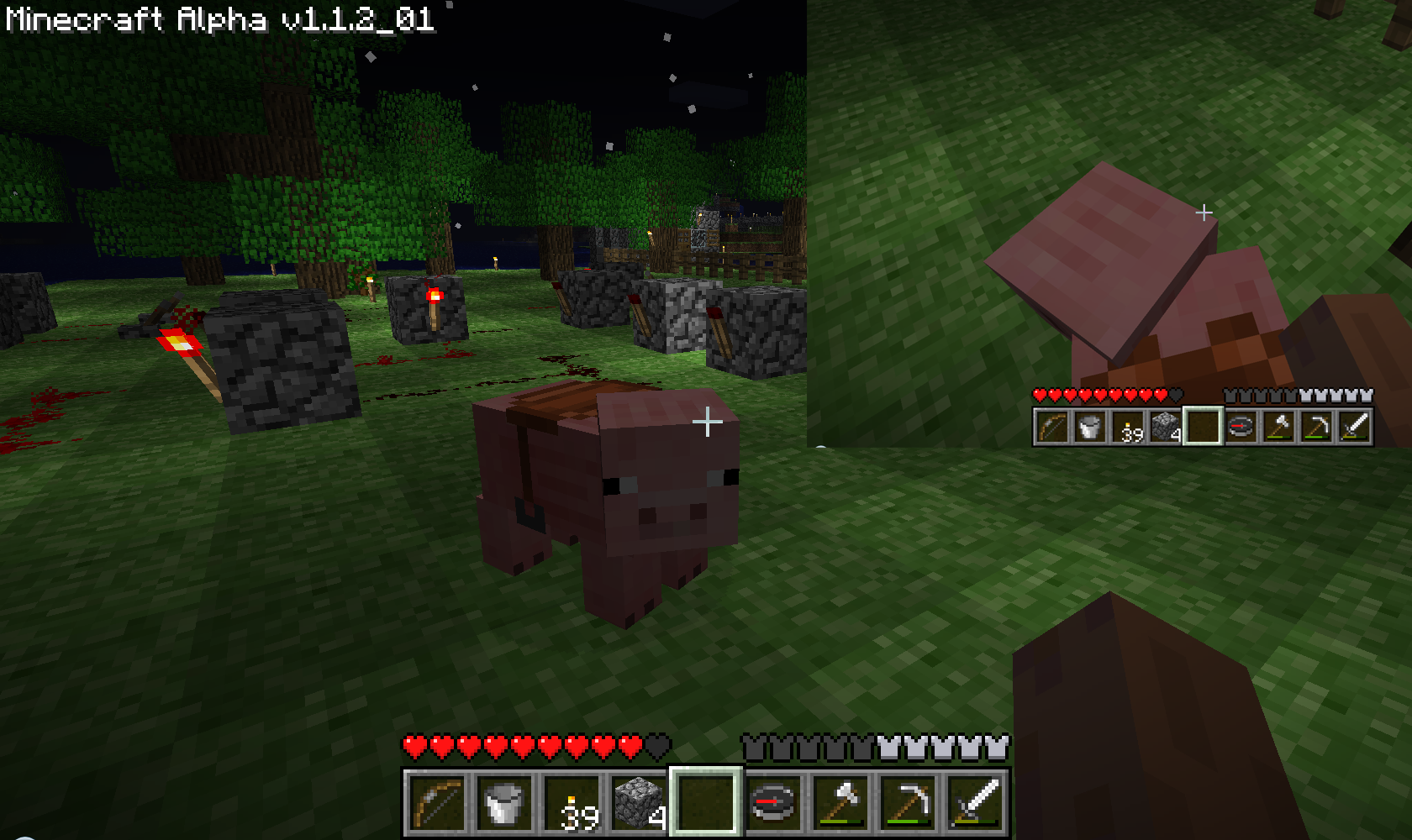Equip the iron pickaxe in the small inset hotbar

pos(1316,427)
